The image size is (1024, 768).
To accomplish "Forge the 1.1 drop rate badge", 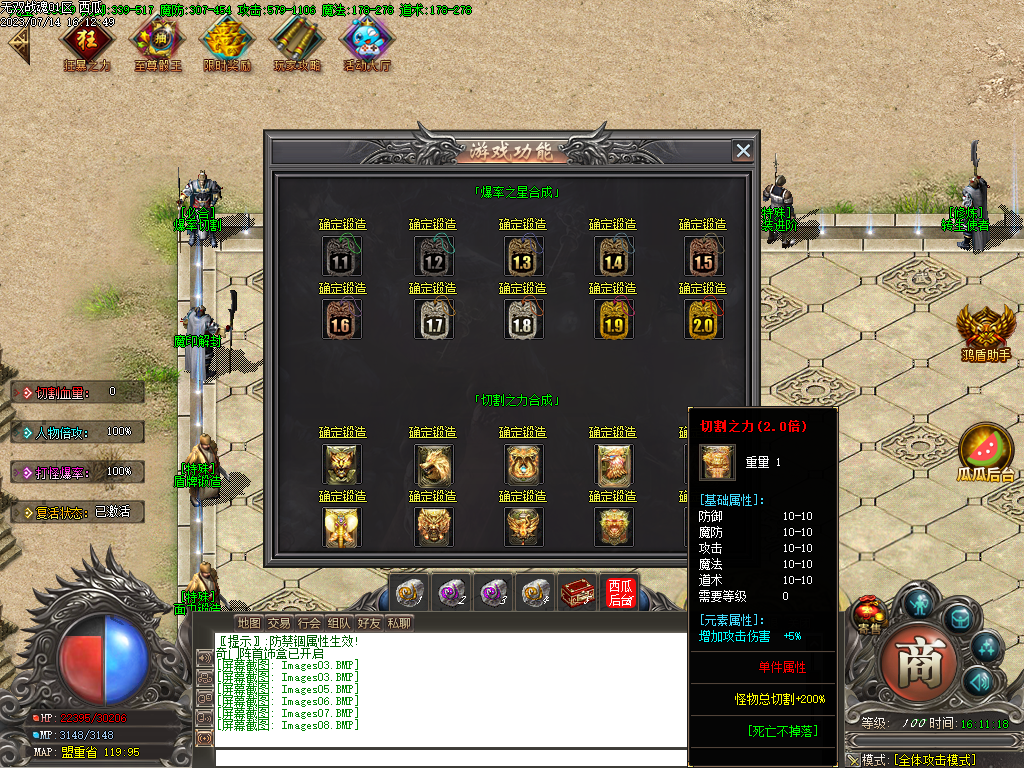I will point(342,256).
